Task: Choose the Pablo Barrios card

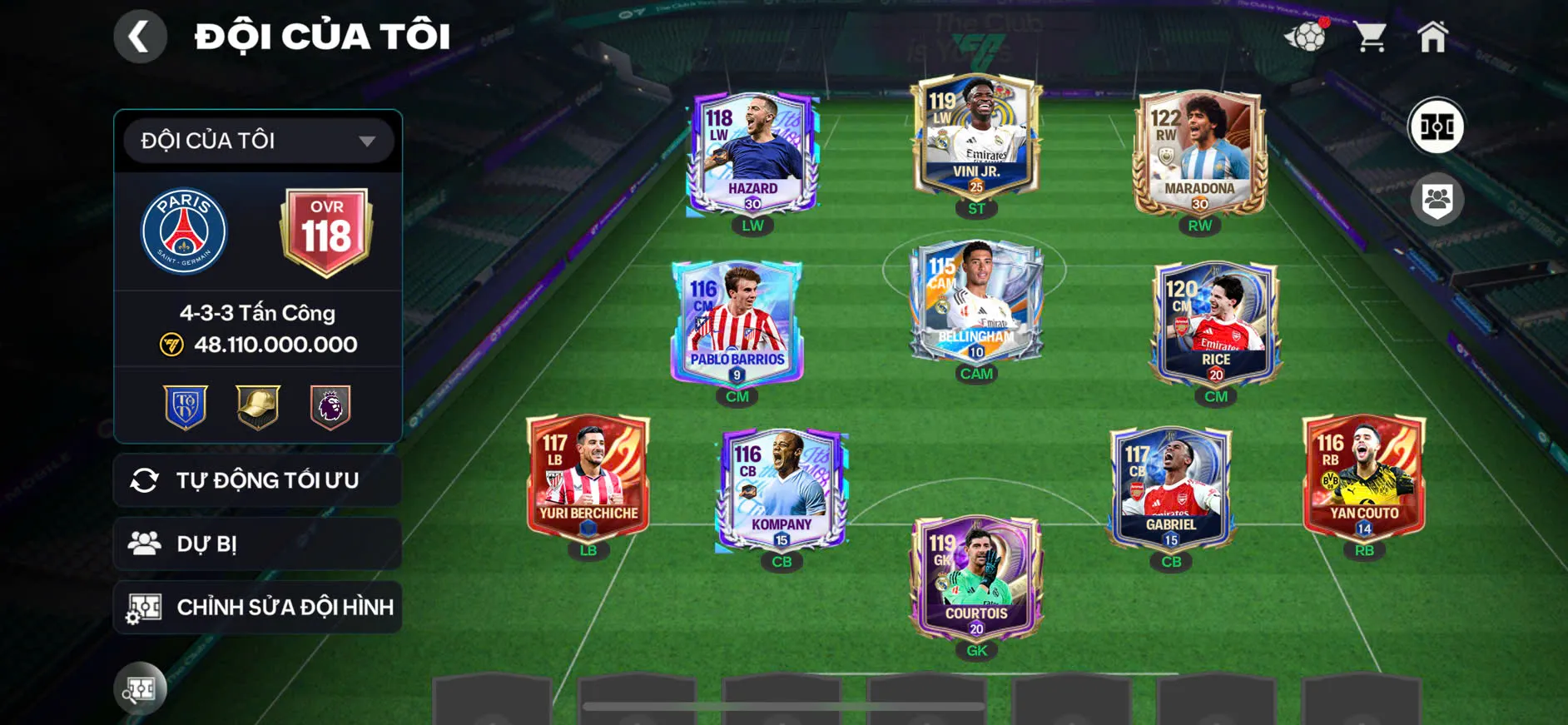Action: [737, 325]
